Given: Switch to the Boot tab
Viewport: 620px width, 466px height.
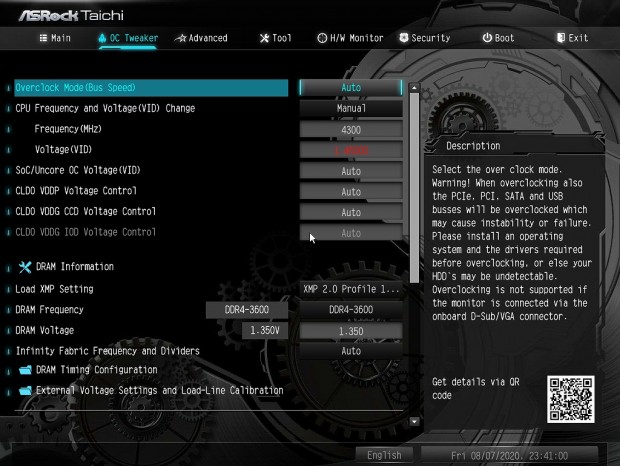Looking at the screenshot, I should (498, 38).
